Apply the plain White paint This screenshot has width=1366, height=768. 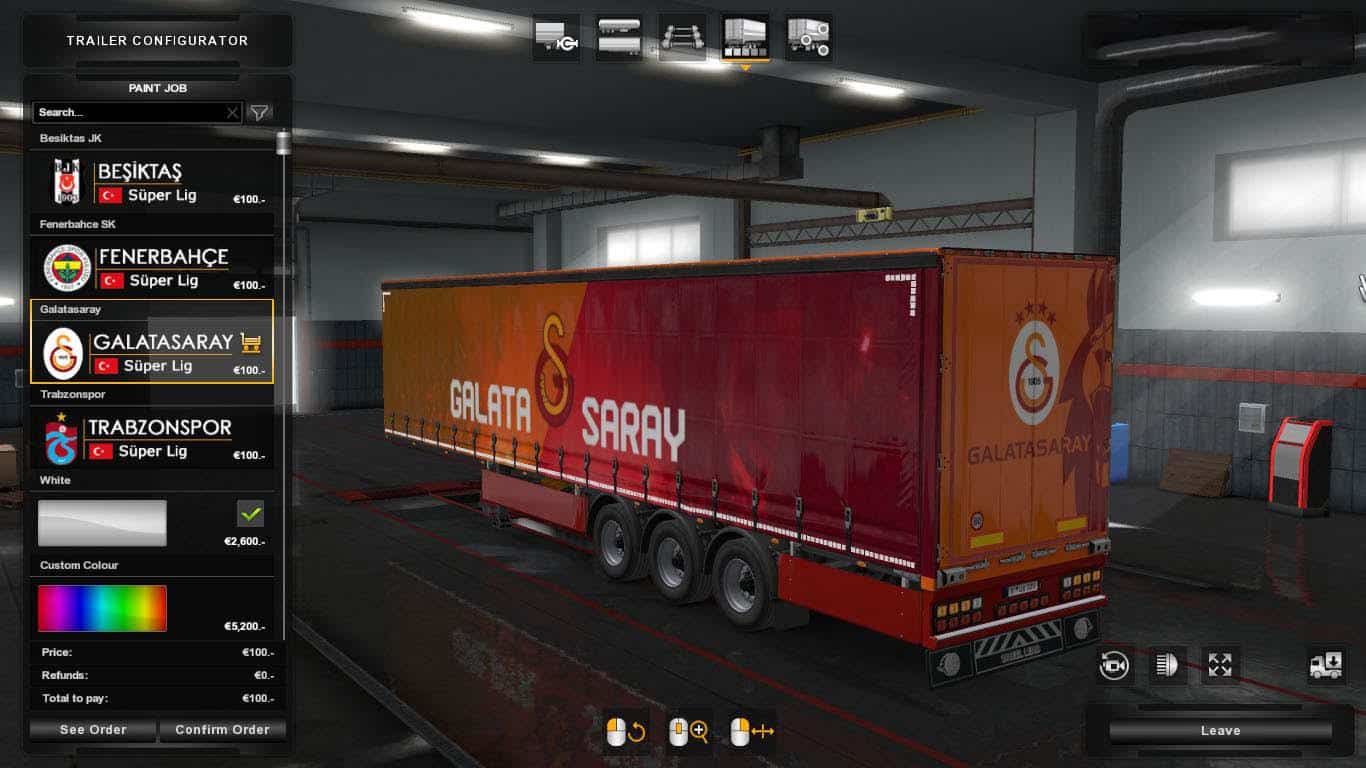point(102,523)
